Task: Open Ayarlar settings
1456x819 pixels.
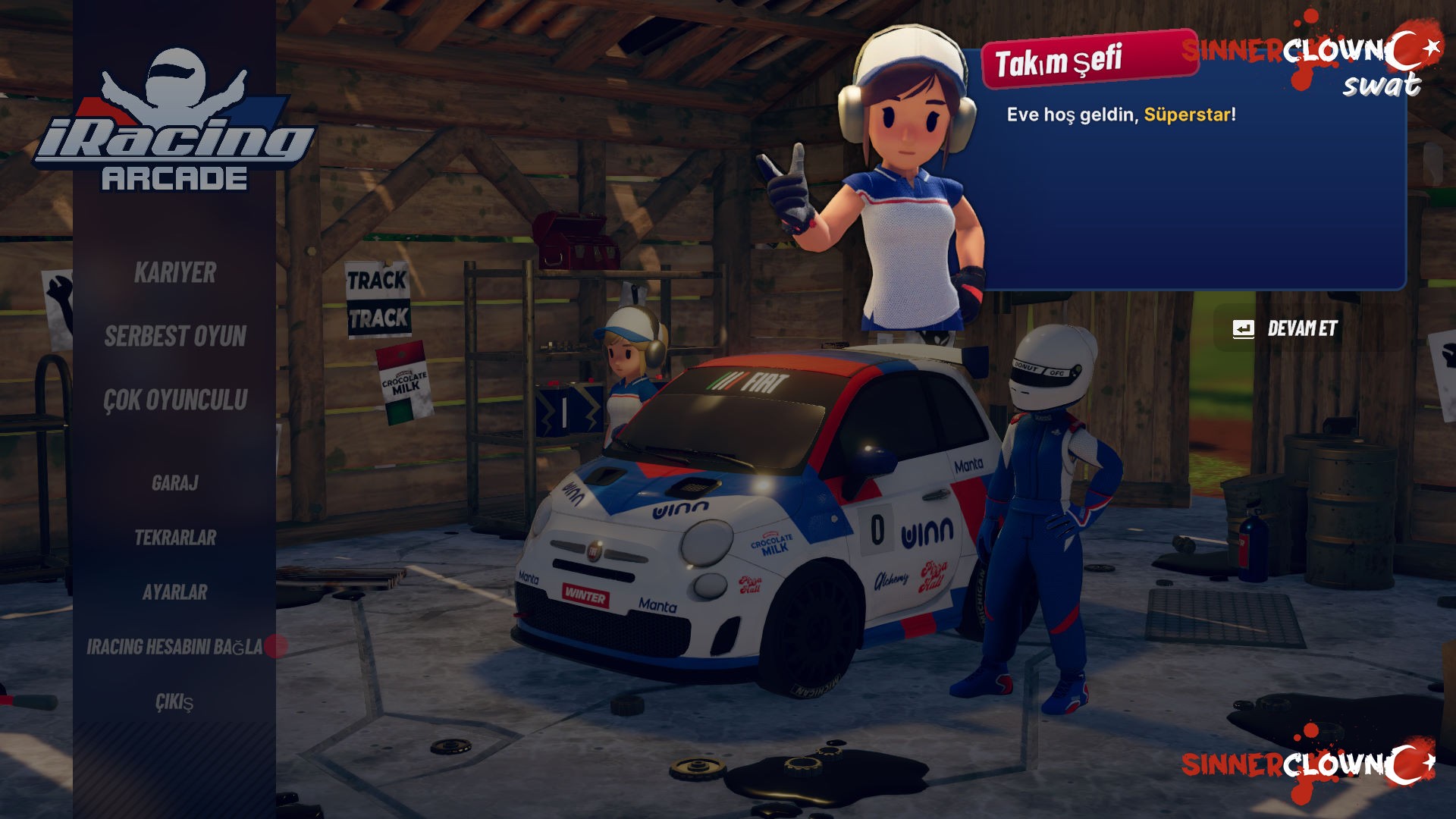Action: (175, 592)
